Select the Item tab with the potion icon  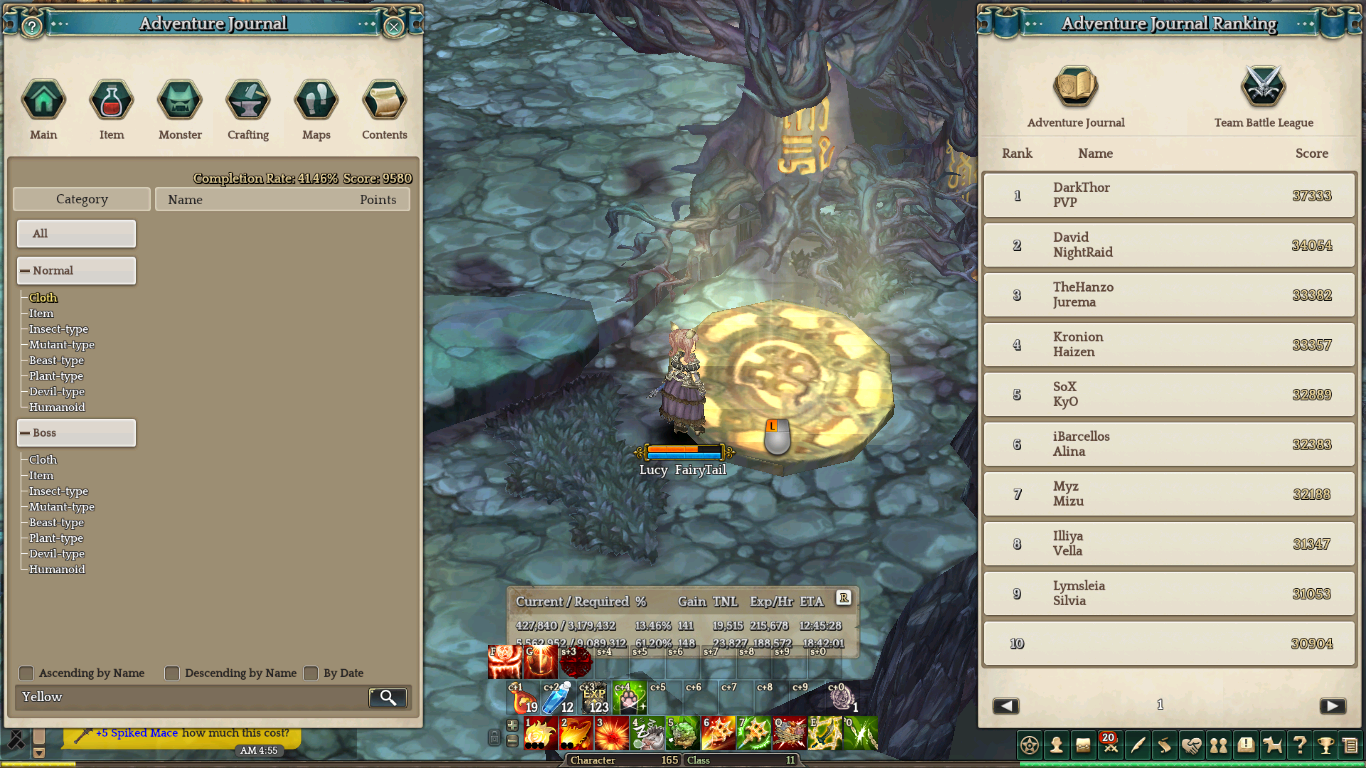(111, 100)
